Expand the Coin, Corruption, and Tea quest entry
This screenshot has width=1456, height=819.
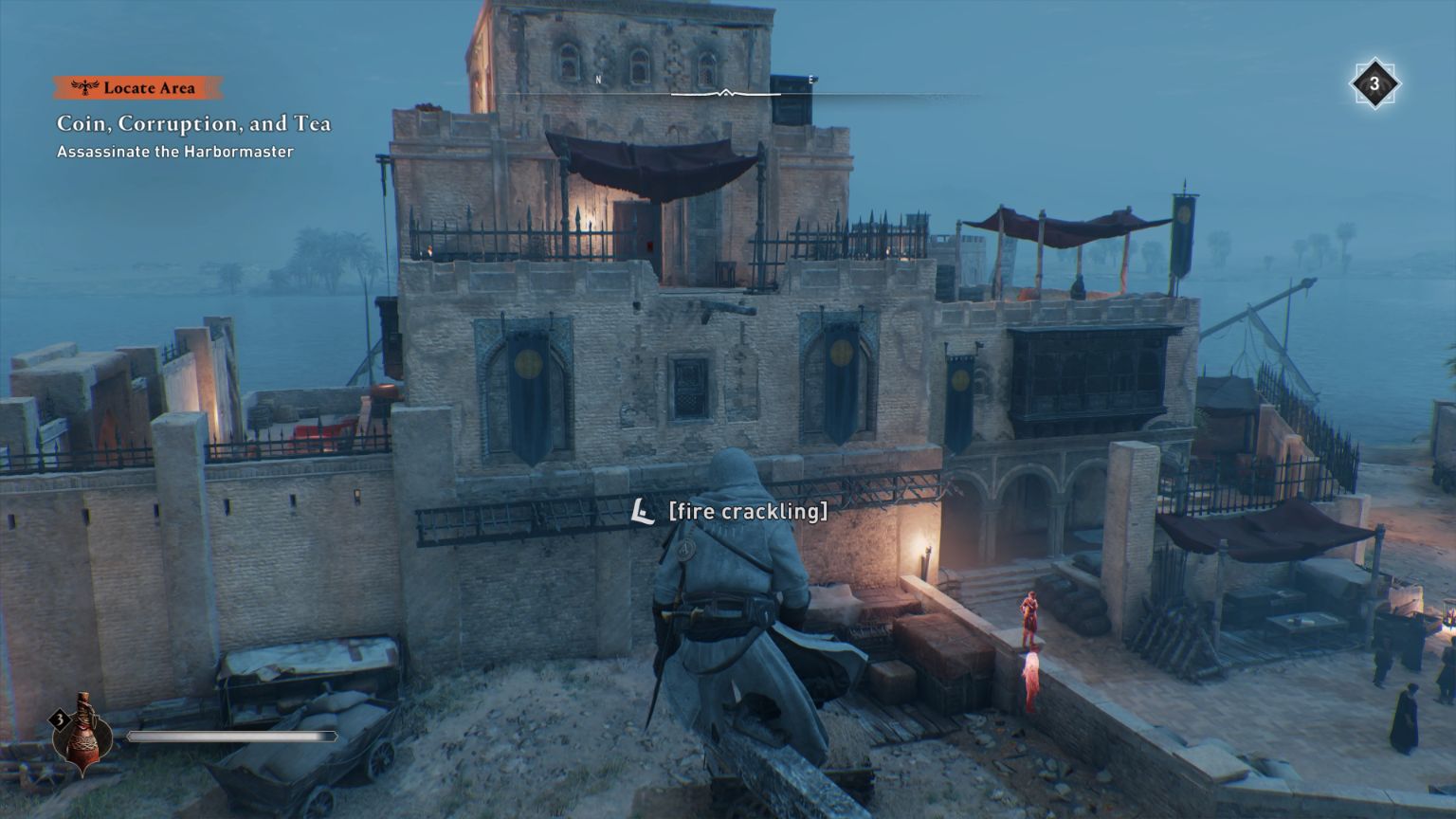pyautogui.click(x=194, y=123)
